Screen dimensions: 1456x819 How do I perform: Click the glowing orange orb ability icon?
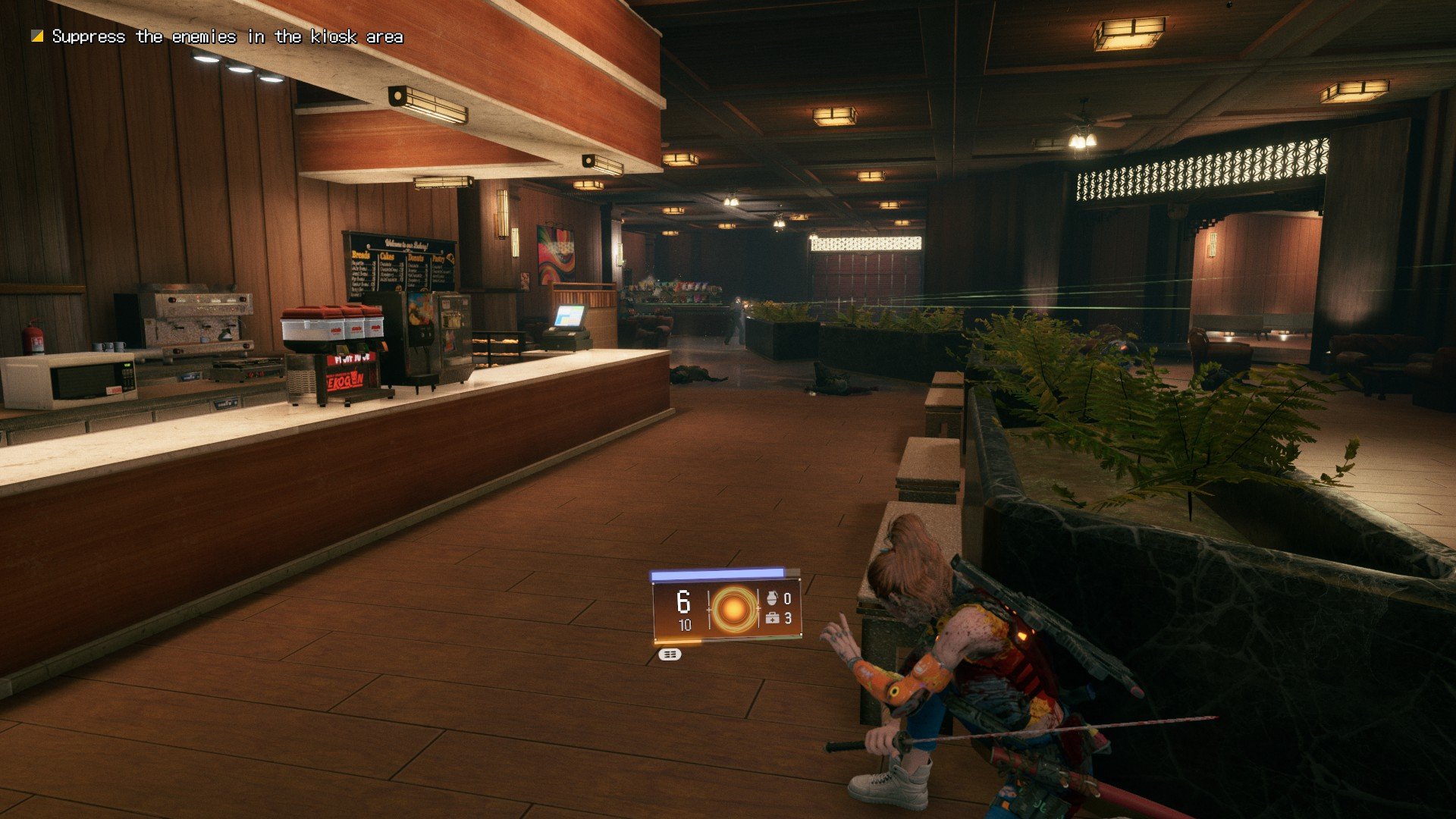click(x=733, y=608)
